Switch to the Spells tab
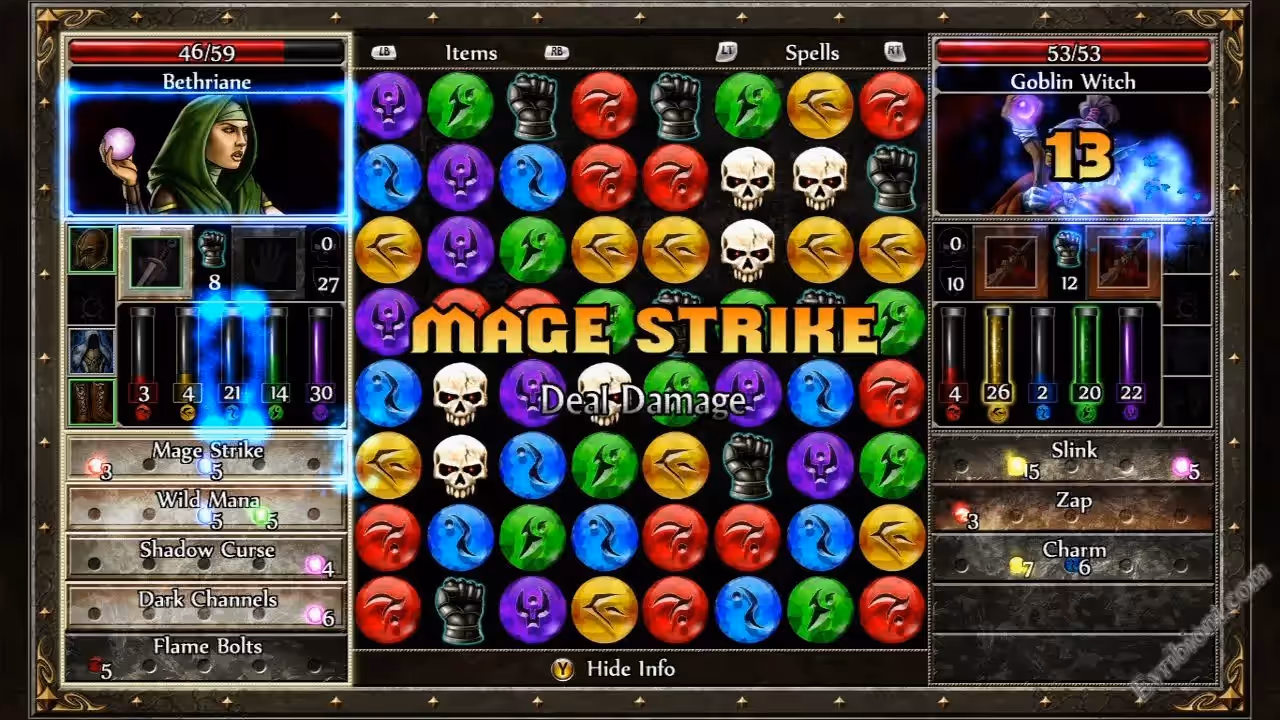This screenshot has height=720, width=1280. coord(812,53)
